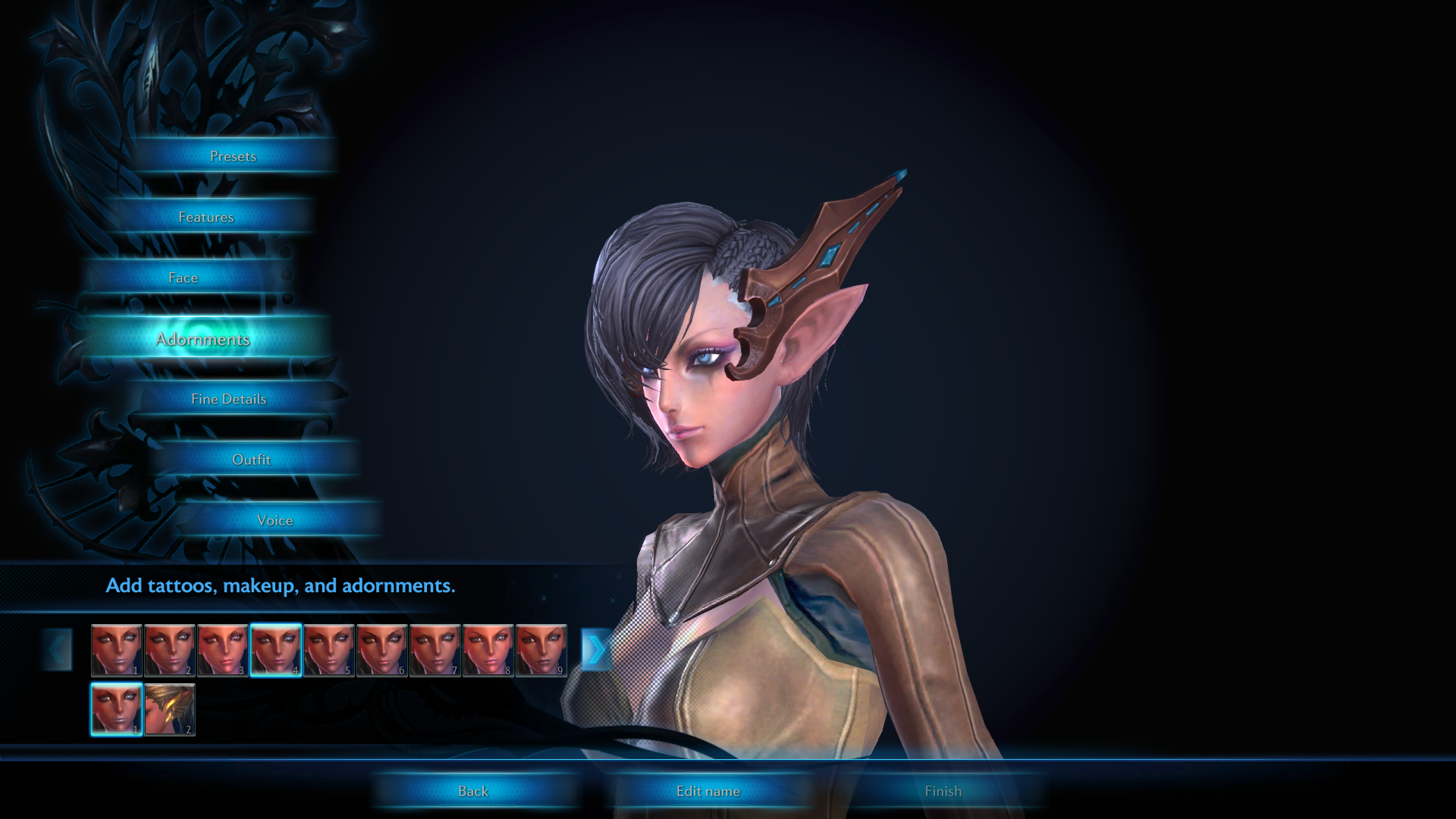The height and width of the screenshot is (819, 1456).
Task: Open Fine Details options
Action: tap(229, 399)
